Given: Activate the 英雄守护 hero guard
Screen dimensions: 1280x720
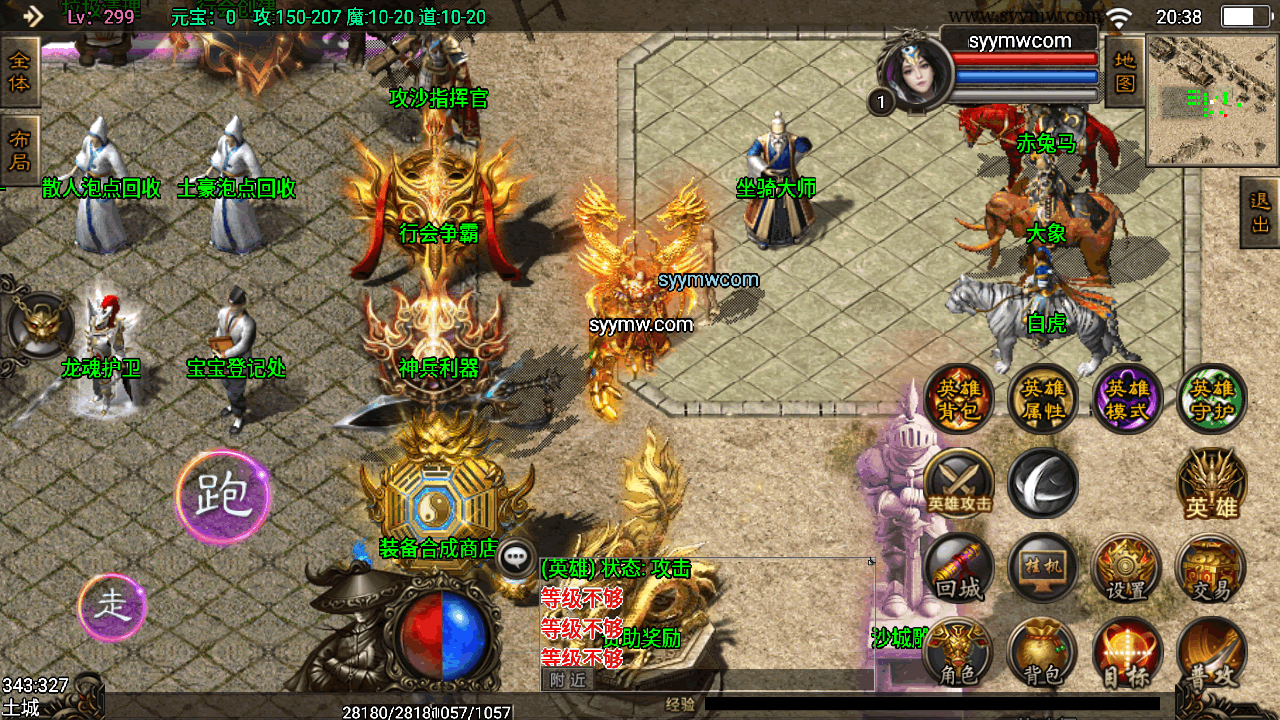Looking at the screenshot, I should pos(1211,398).
